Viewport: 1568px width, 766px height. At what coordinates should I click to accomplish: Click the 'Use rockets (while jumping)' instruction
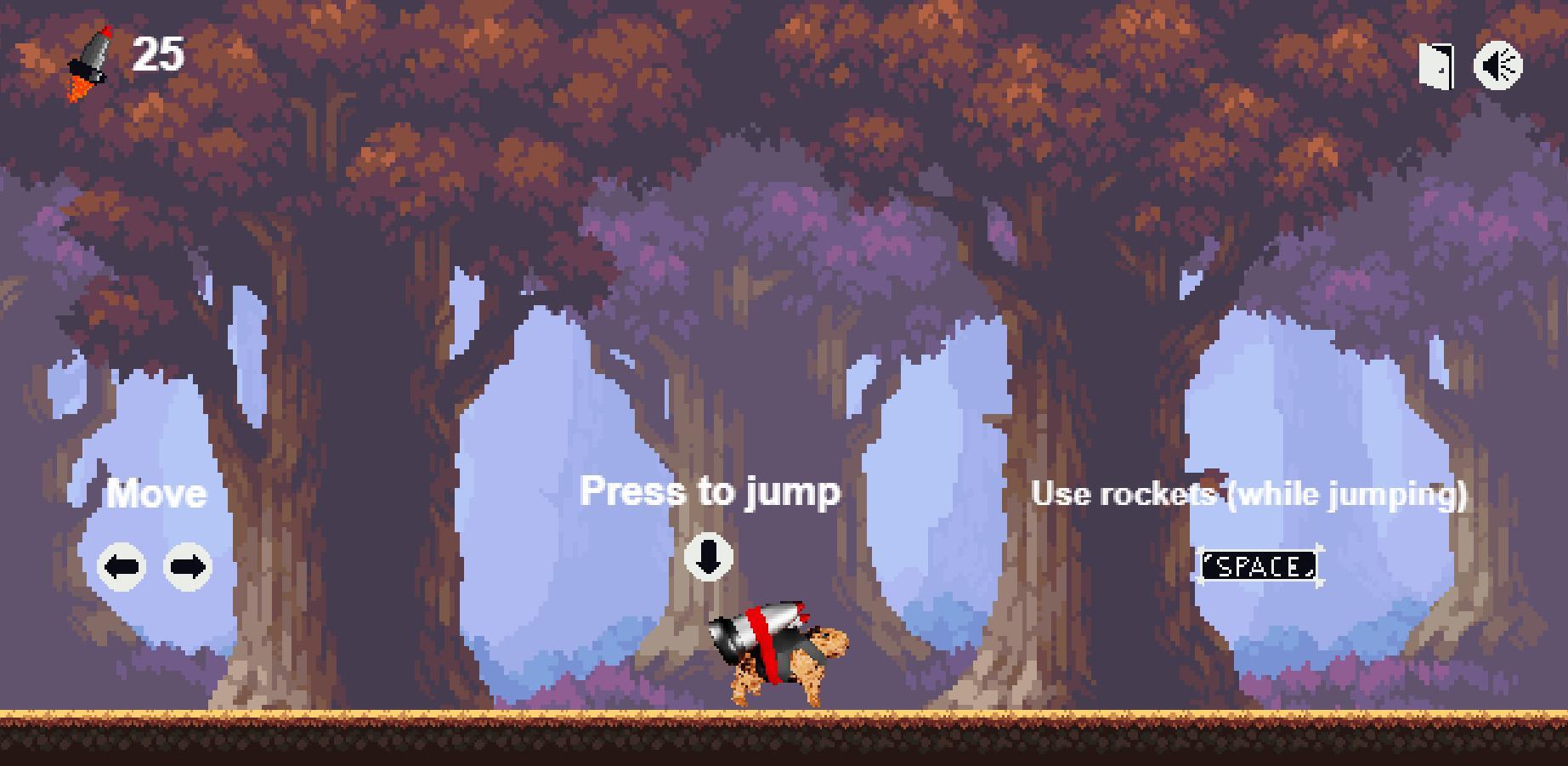pos(1251,495)
